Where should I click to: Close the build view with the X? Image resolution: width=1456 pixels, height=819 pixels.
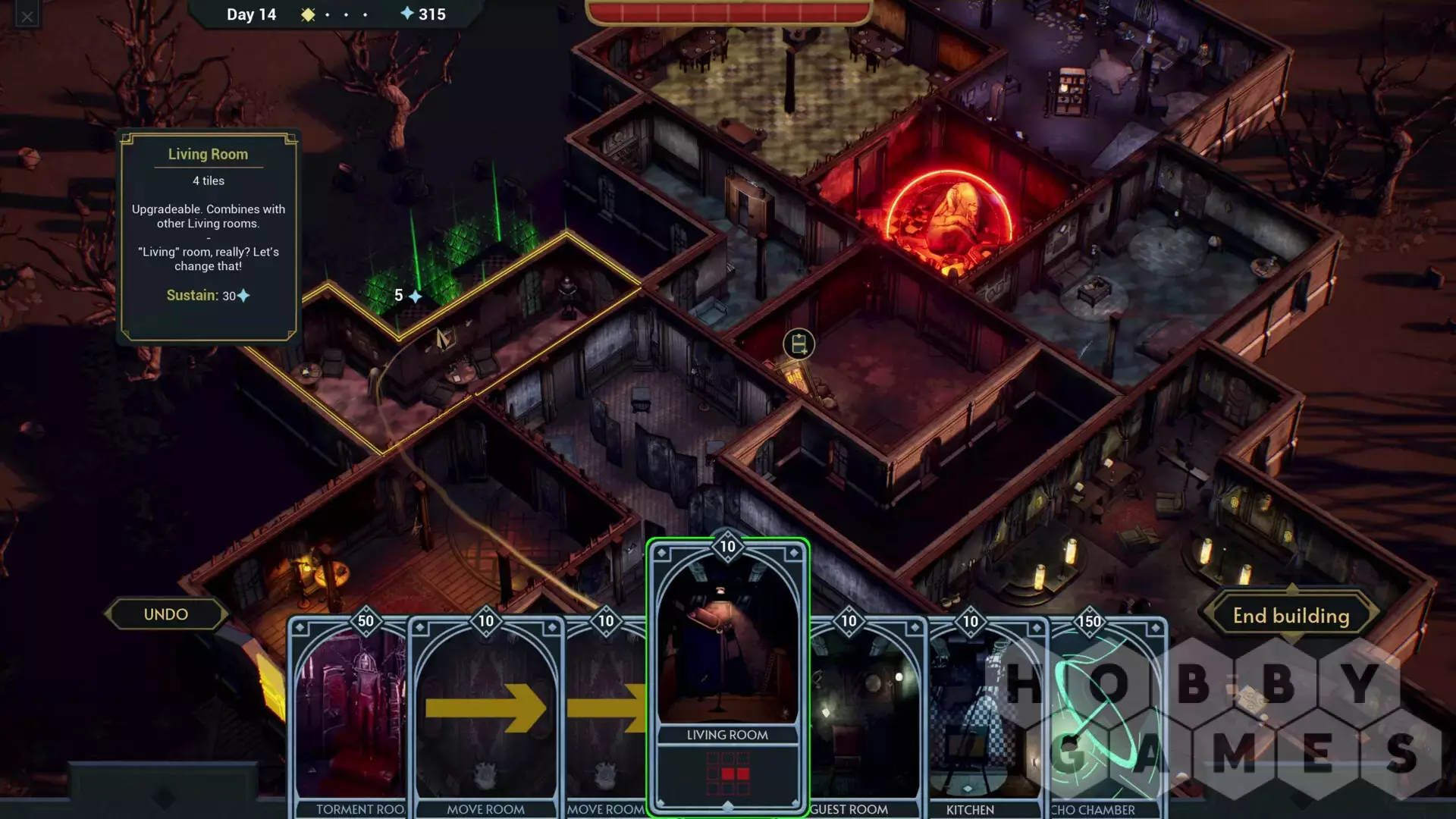[x=27, y=17]
